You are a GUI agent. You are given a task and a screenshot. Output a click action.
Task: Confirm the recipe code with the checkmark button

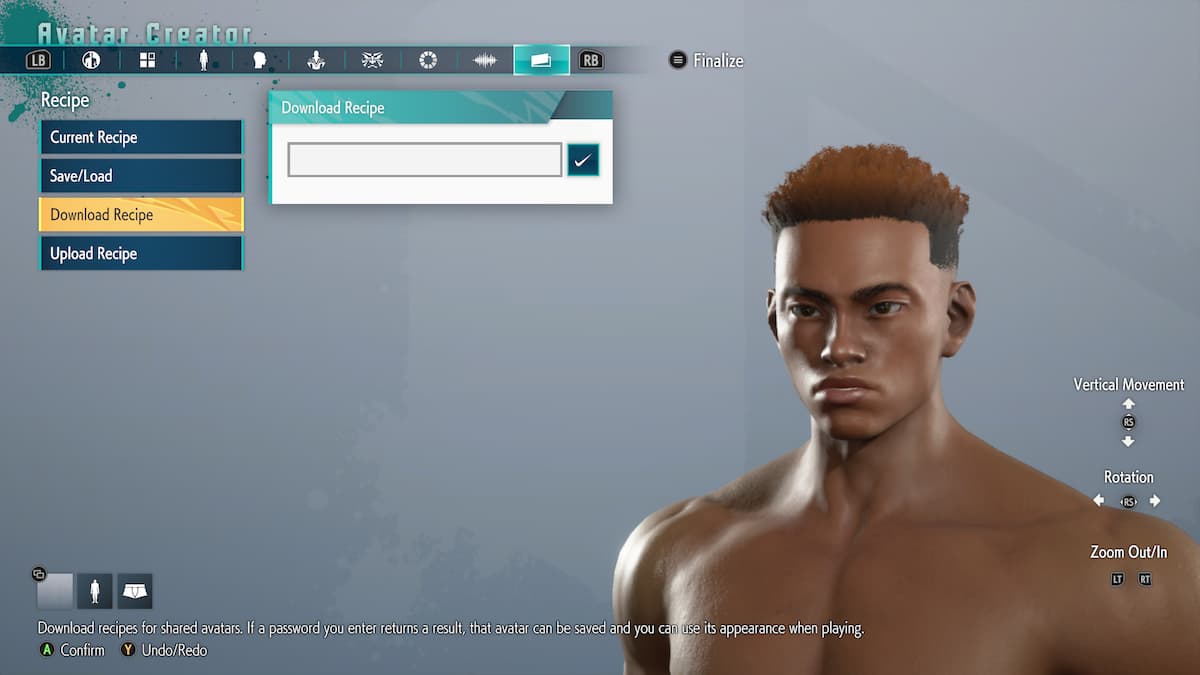point(583,160)
